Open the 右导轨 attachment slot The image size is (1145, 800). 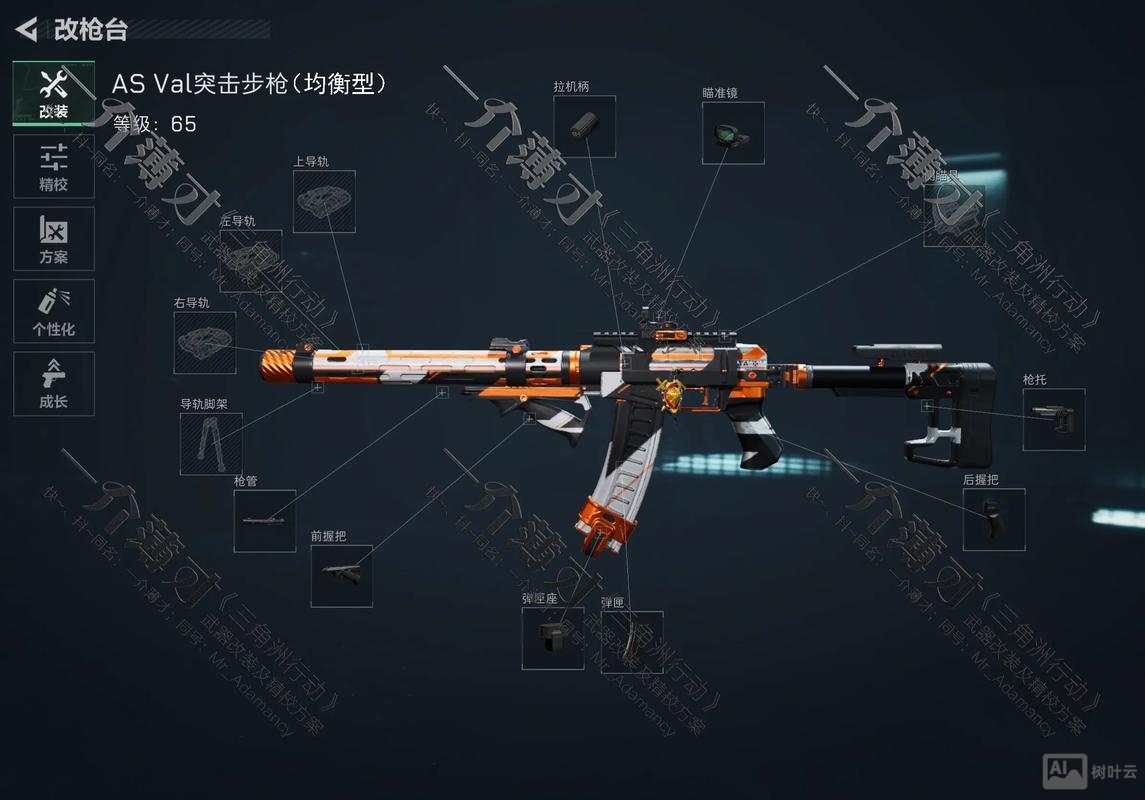205,343
